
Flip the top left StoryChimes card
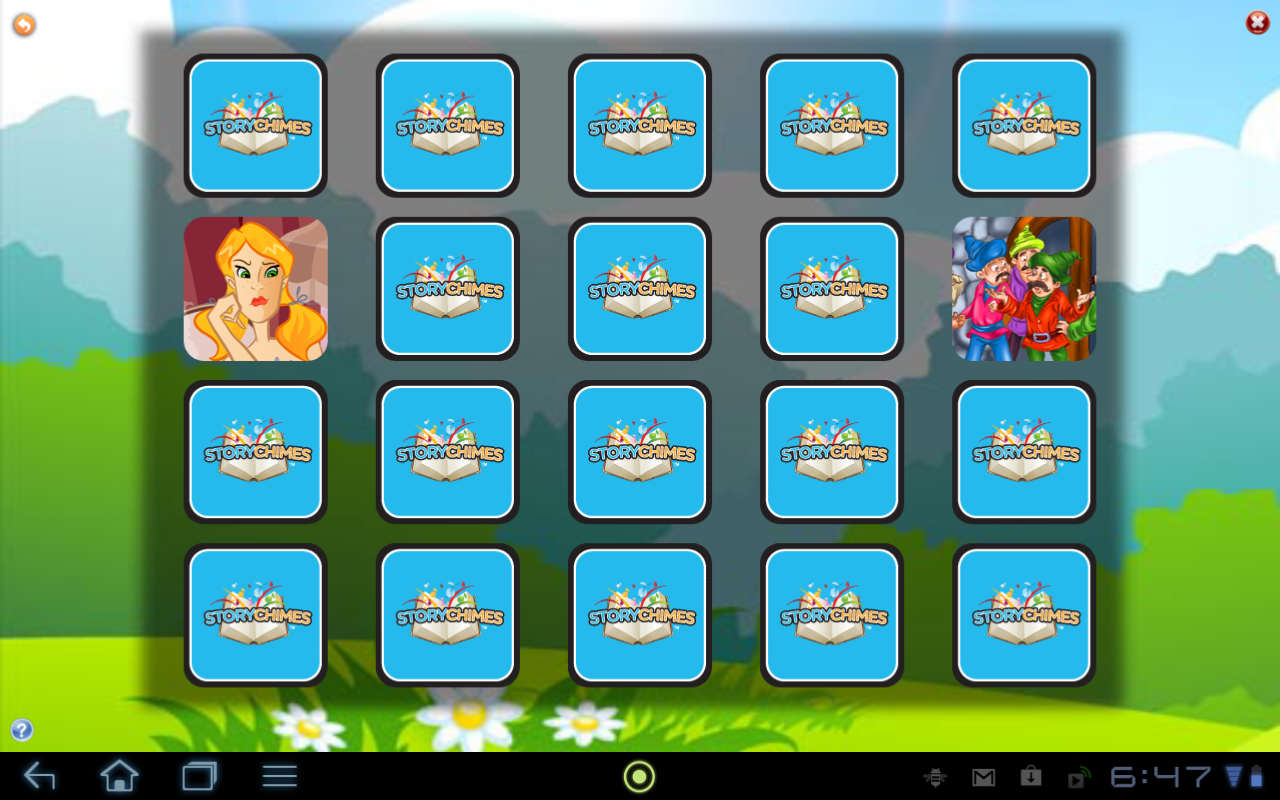pyautogui.click(x=255, y=125)
